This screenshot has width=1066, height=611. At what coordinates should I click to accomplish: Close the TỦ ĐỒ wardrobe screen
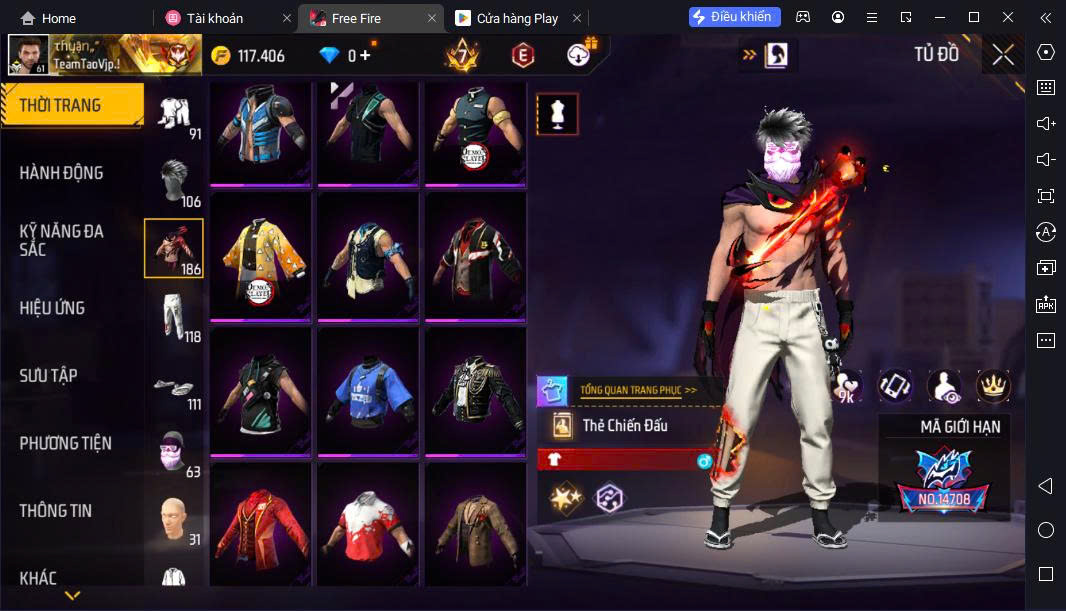(x=1003, y=55)
